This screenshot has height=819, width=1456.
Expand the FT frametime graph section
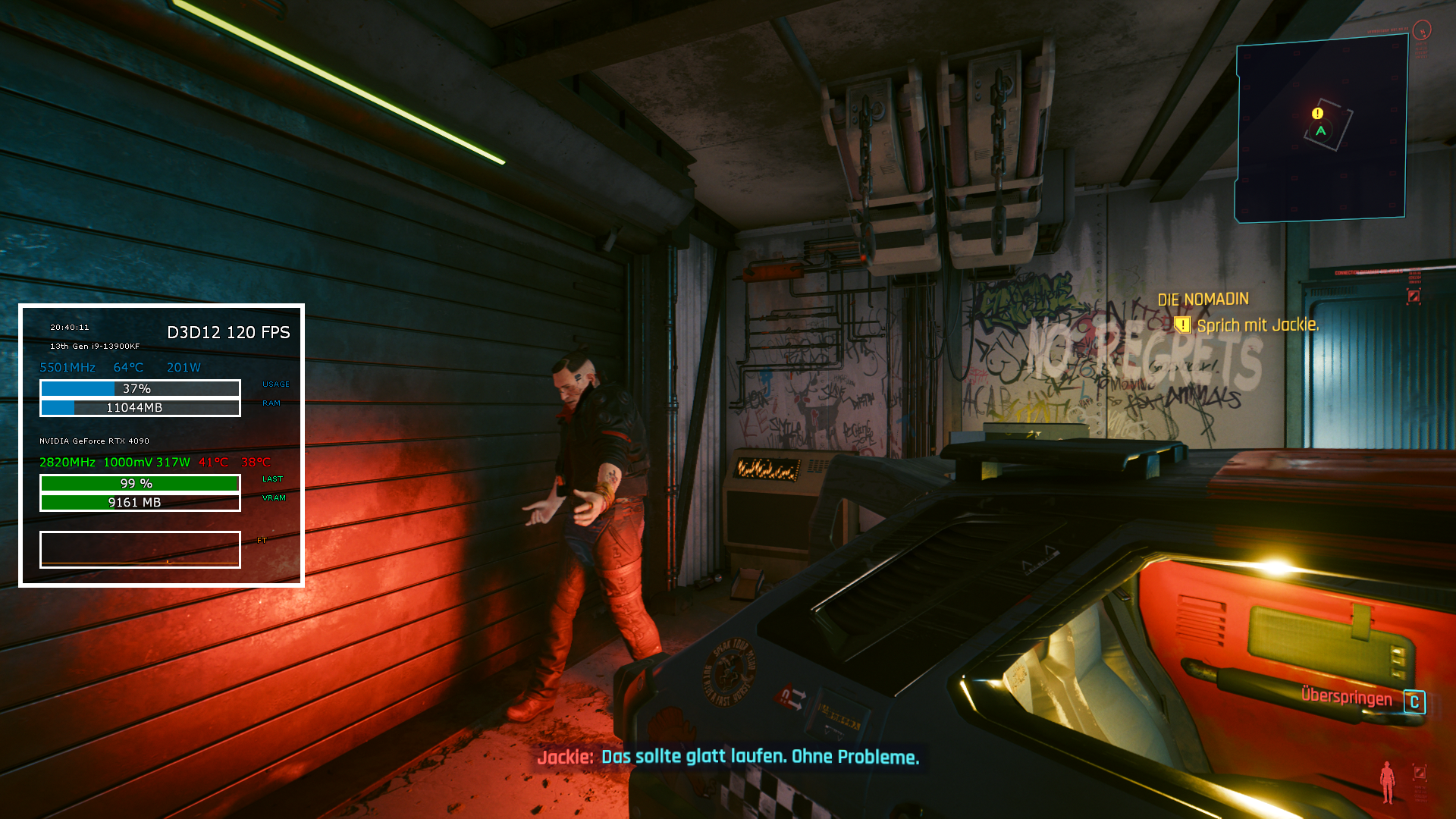click(262, 540)
